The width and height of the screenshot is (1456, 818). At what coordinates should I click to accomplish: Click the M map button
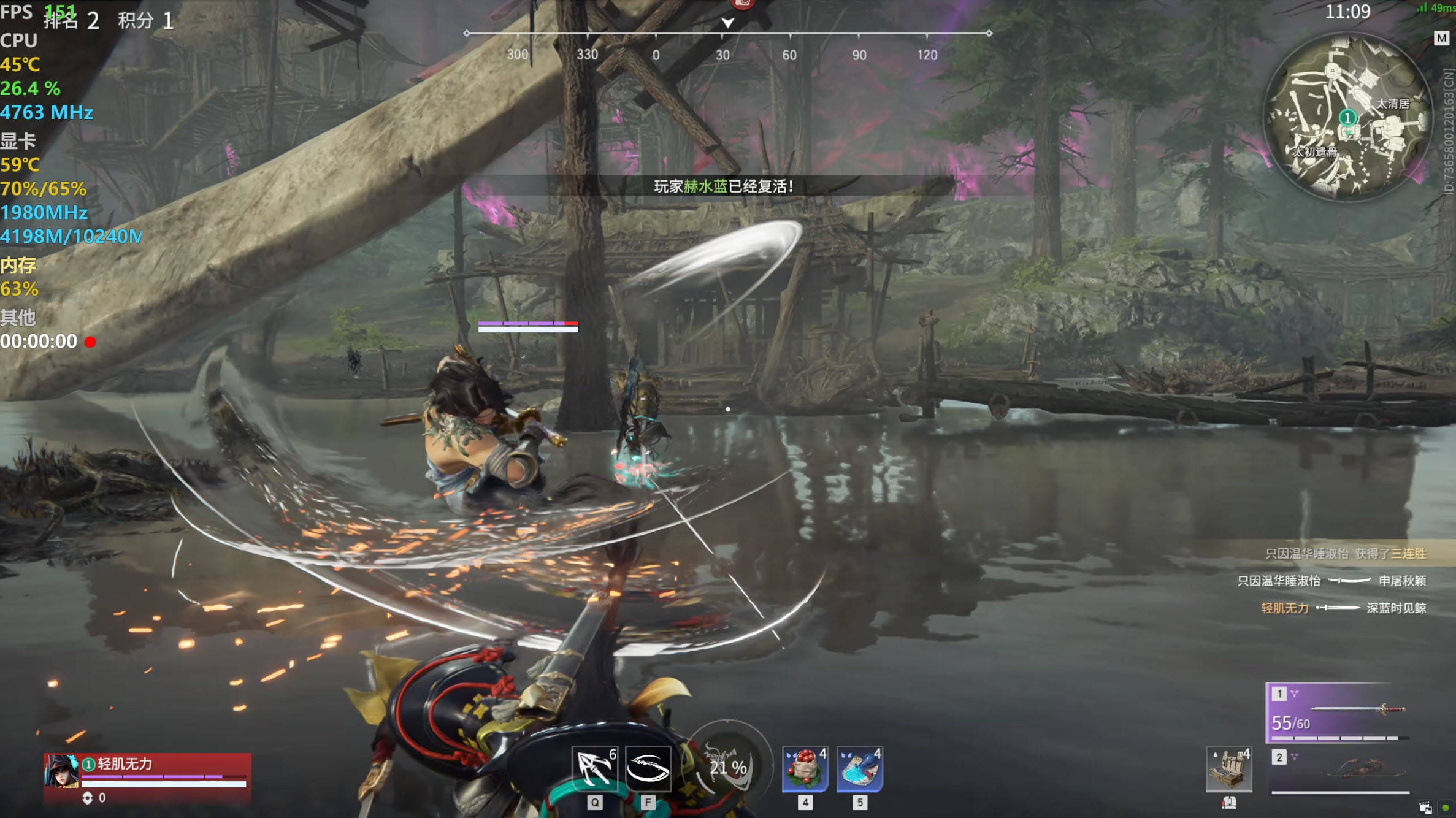pyautogui.click(x=1441, y=38)
